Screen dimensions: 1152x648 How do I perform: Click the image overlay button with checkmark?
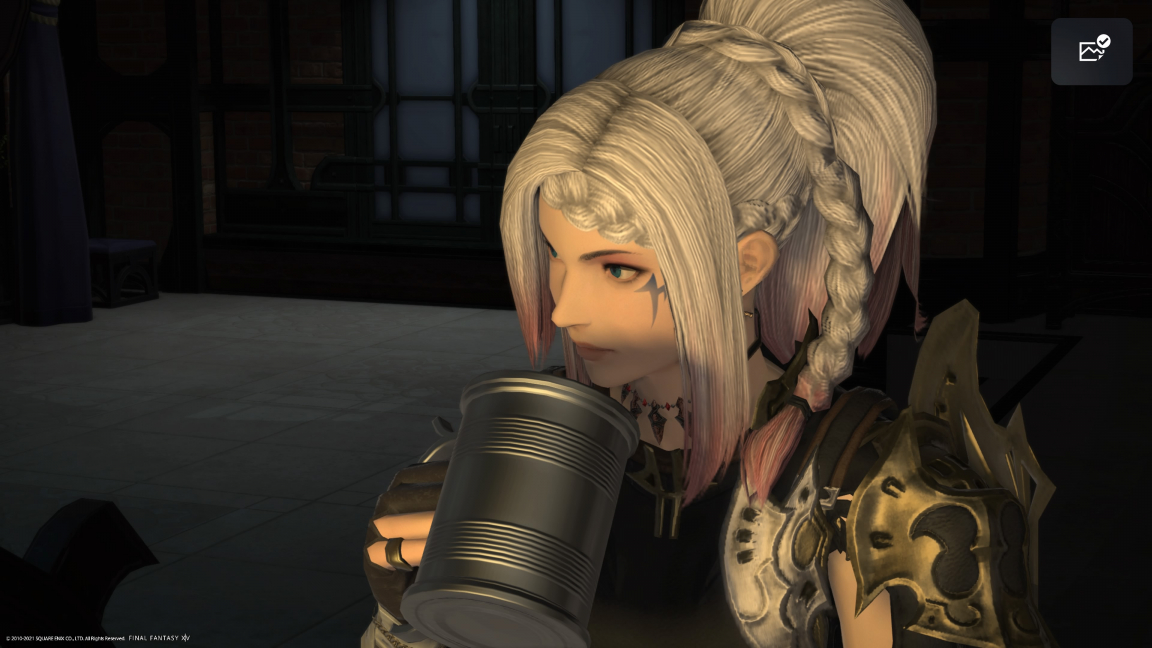[1091, 51]
